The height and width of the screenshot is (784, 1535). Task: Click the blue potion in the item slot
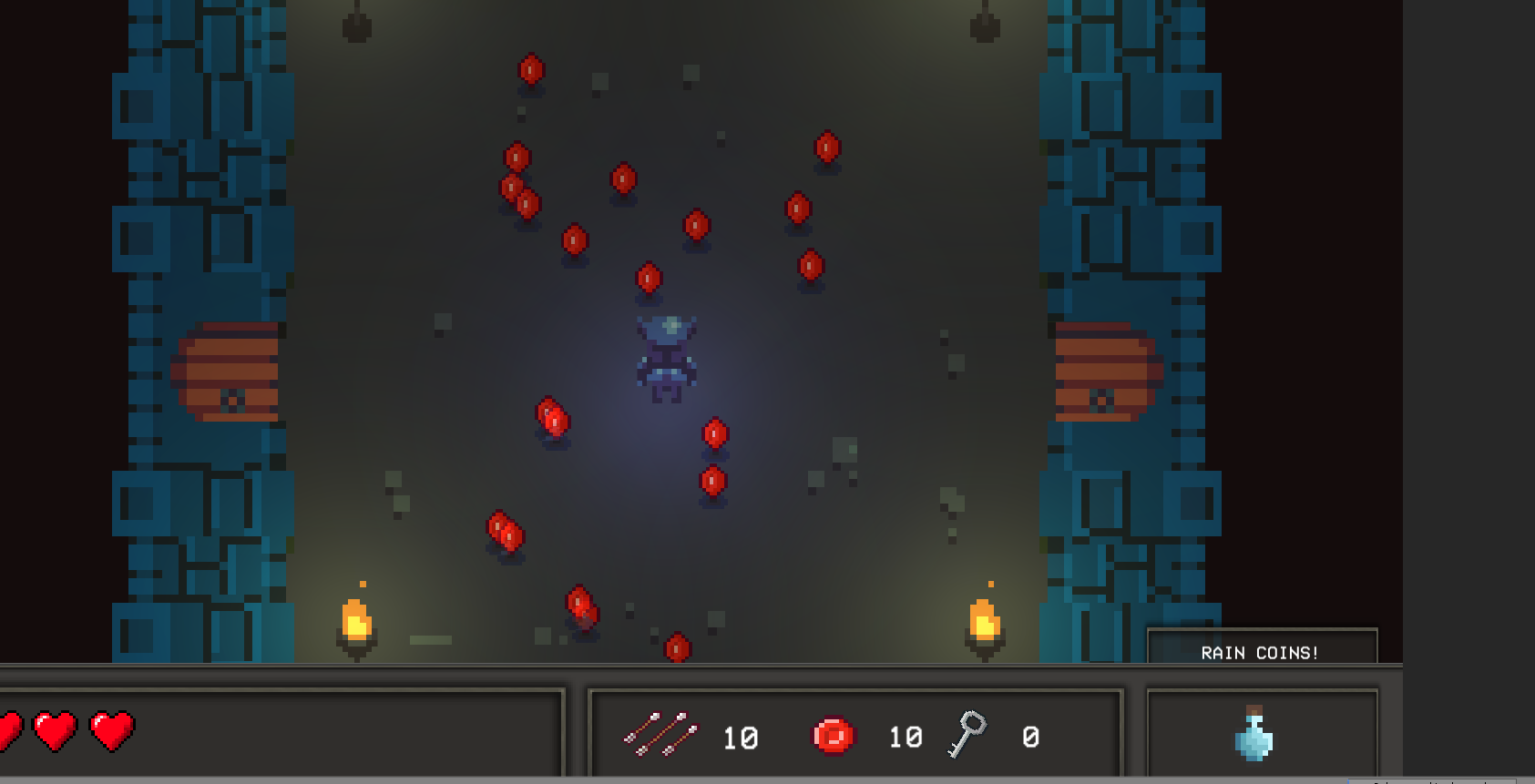(1255, 739)
